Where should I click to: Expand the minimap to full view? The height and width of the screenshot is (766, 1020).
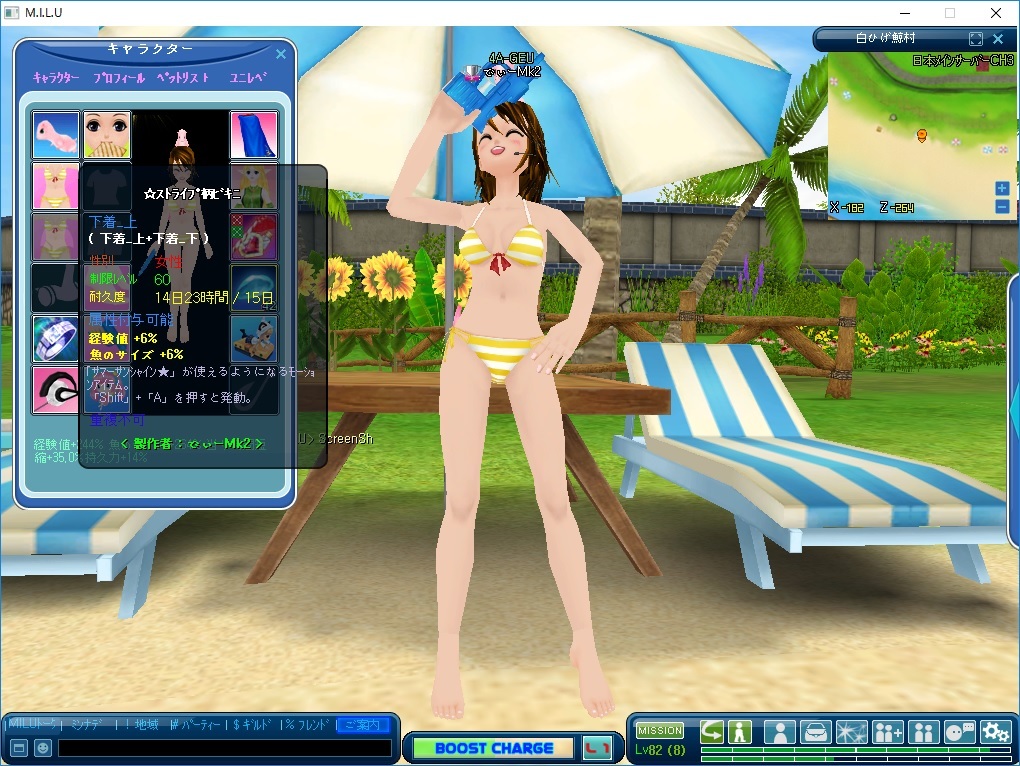976,39
